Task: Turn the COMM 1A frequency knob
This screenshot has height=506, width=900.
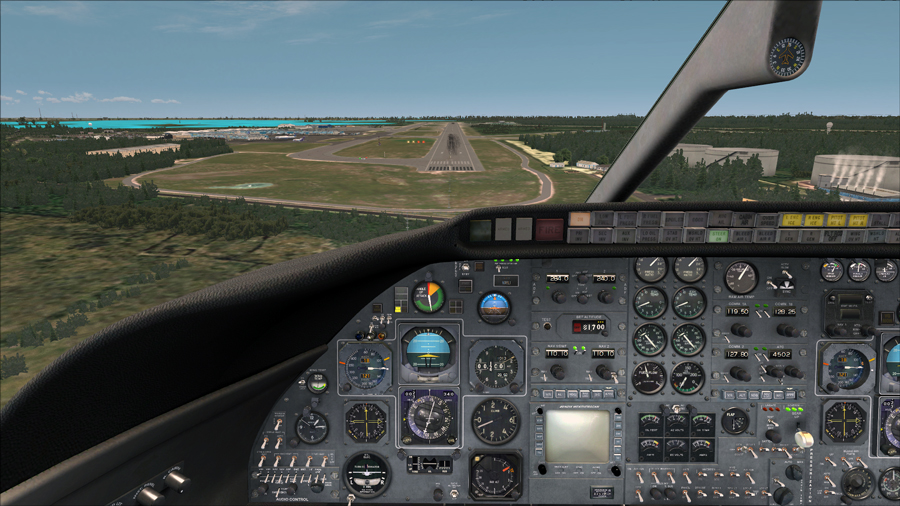Action: (x=740, y=329)
